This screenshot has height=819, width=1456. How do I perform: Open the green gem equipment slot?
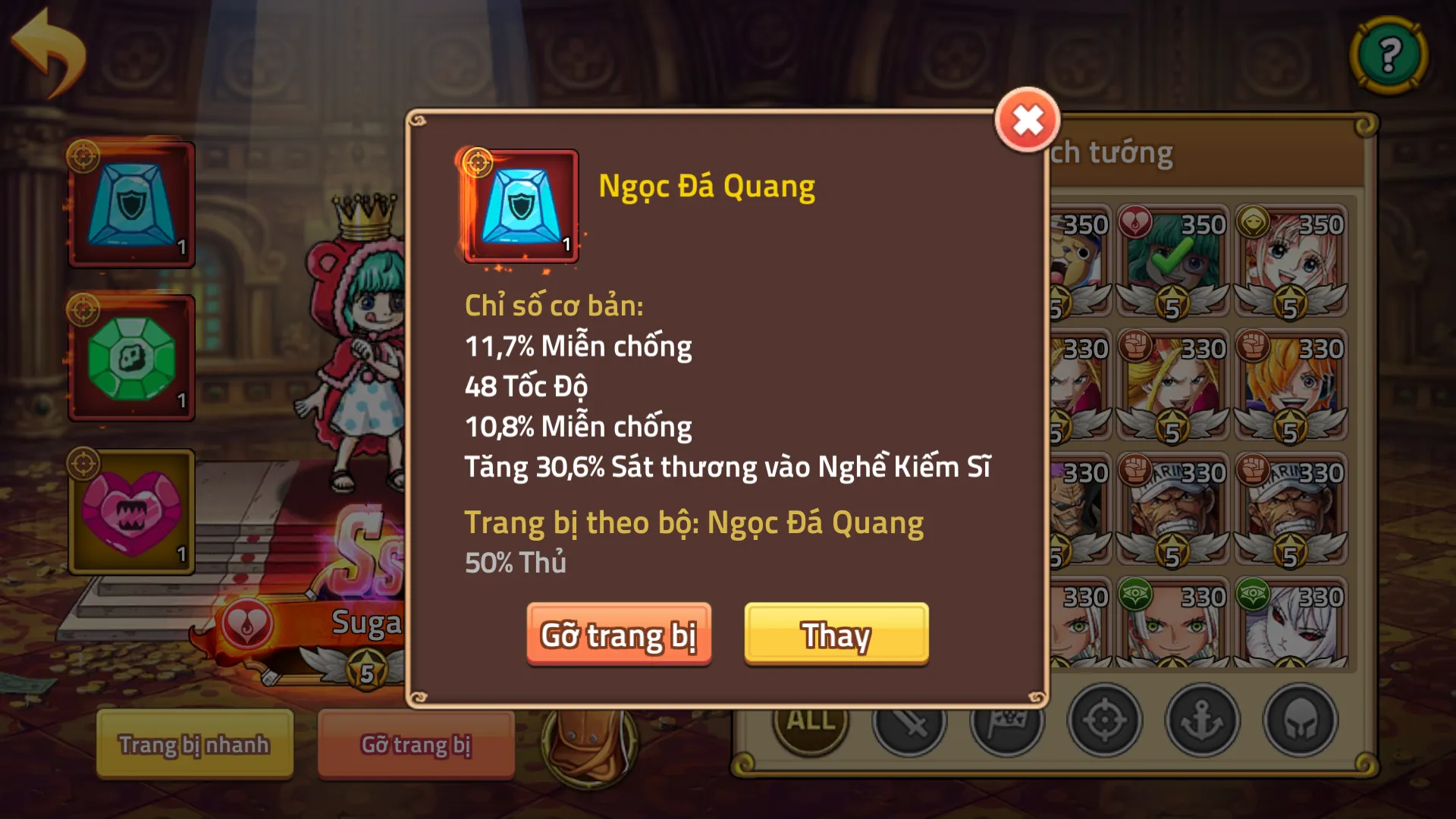pyautogui.click(x=130, y=356)
